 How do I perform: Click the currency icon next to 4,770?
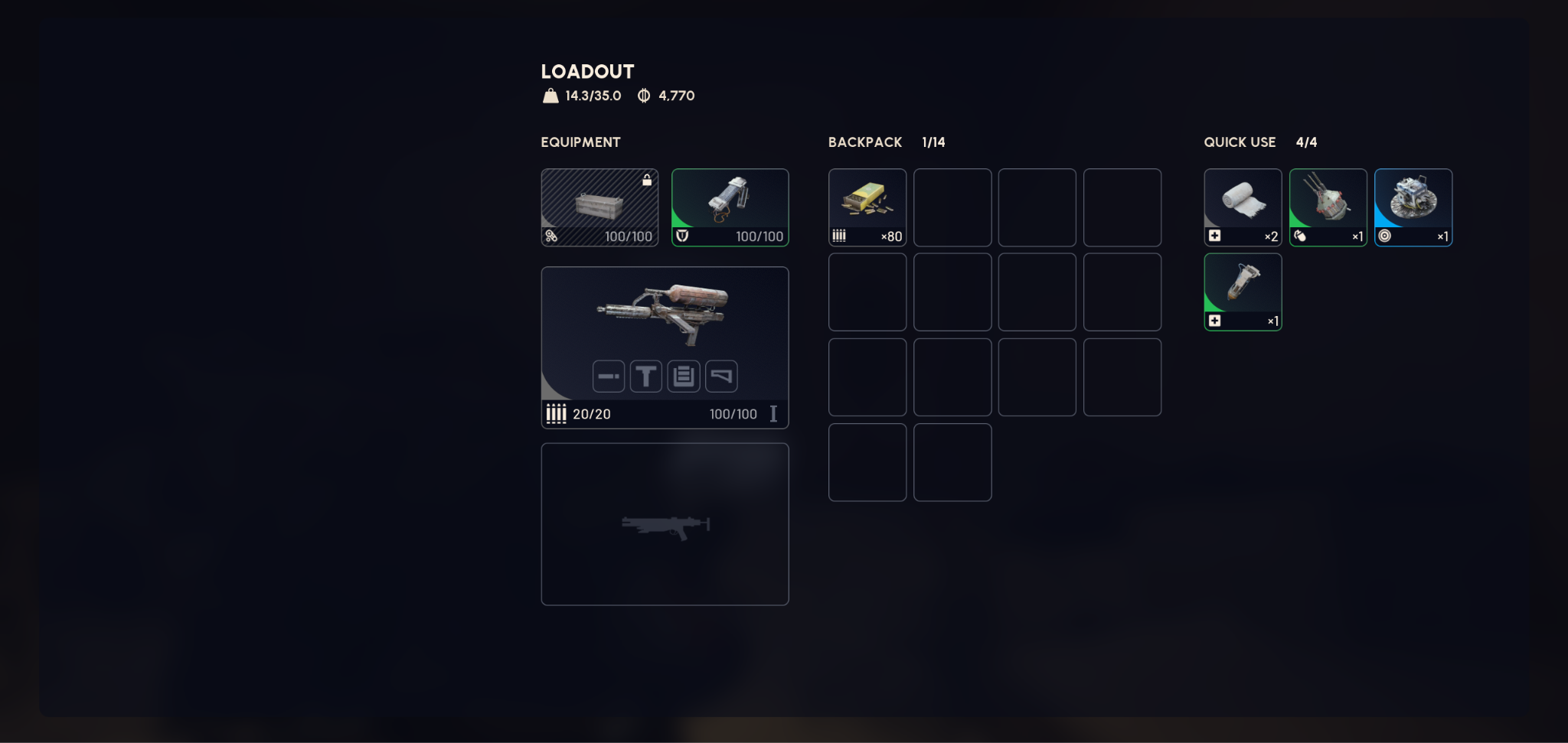[643, 95]
